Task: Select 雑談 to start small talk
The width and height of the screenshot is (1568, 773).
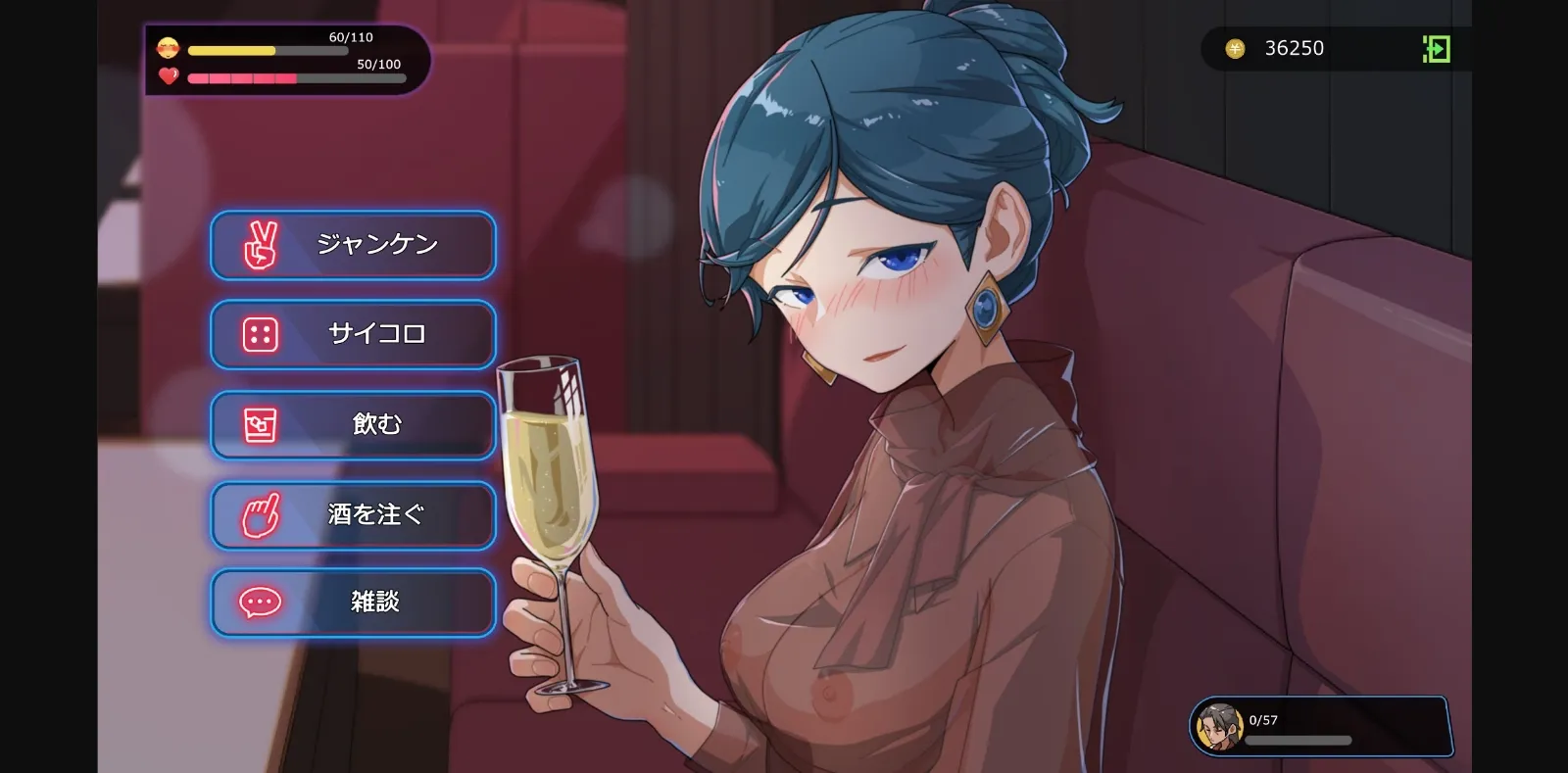Action: [377, 603]
